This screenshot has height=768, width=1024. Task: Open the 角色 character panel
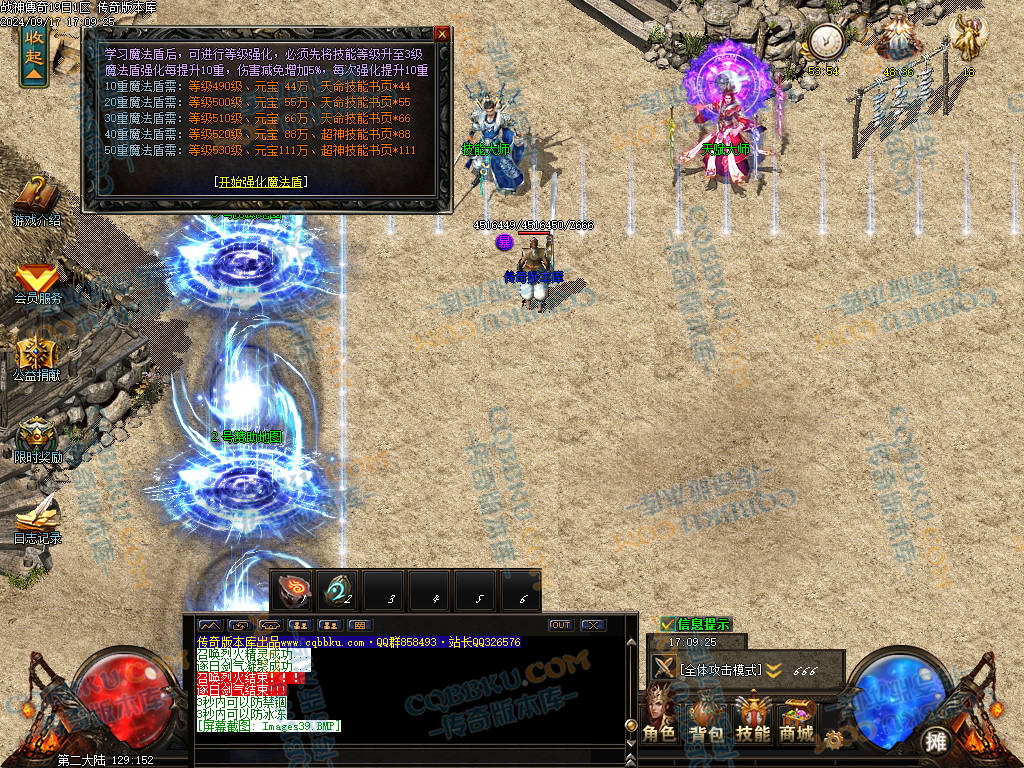coord(659,719)
